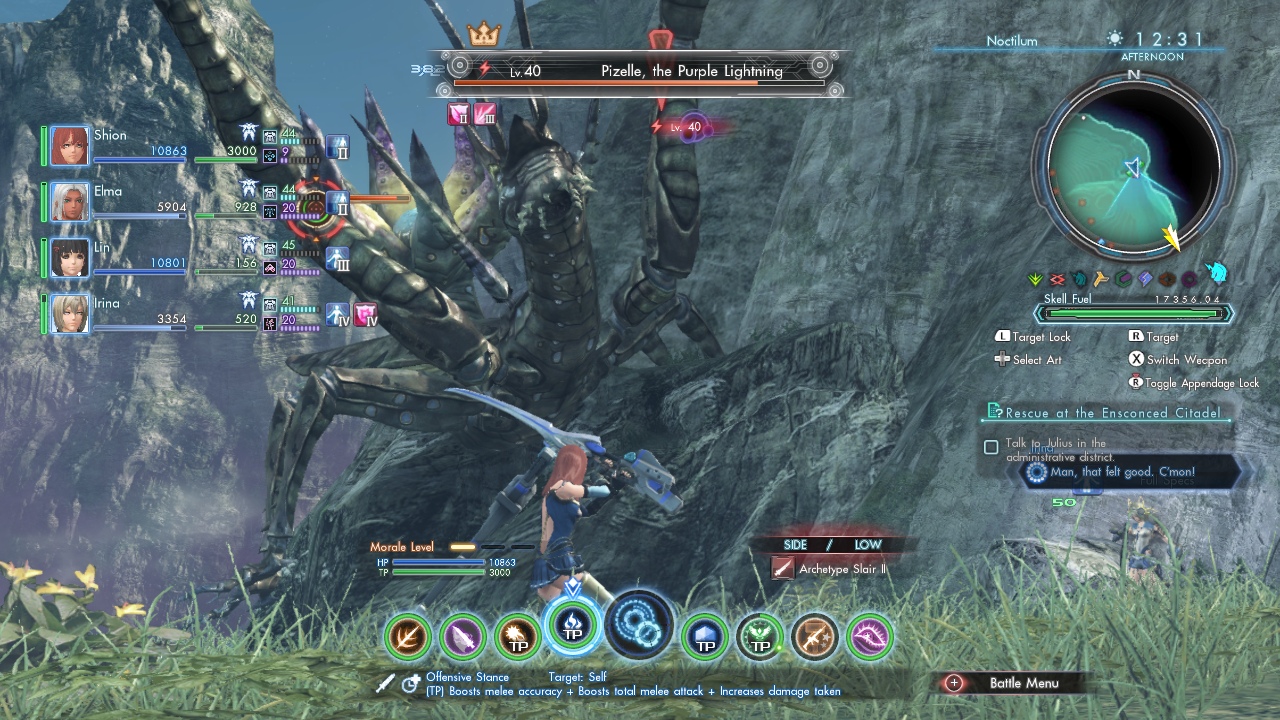Open the Rescue at the Ensconced Citadel quest
This screenshot has width=1280, height=720.
coord(1112,412)
